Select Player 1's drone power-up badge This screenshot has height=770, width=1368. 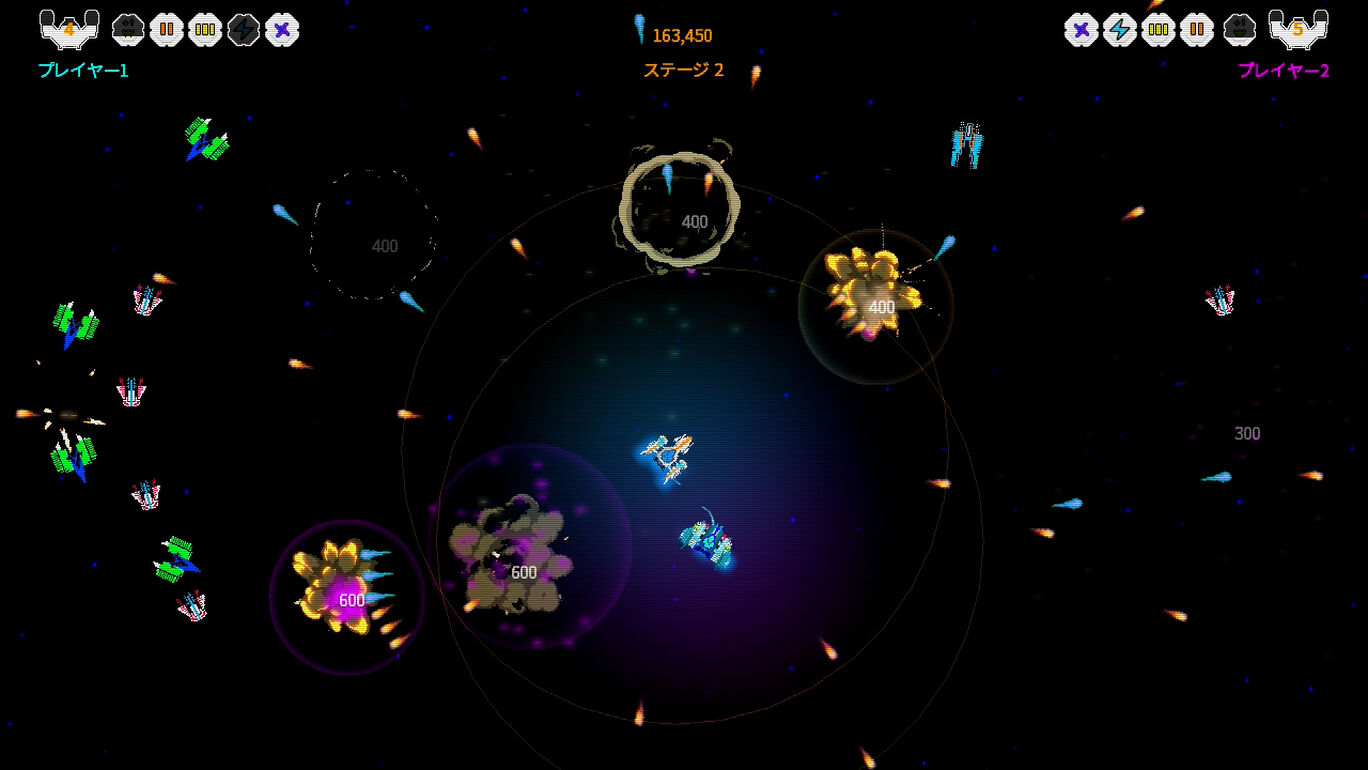coord(128,29)
